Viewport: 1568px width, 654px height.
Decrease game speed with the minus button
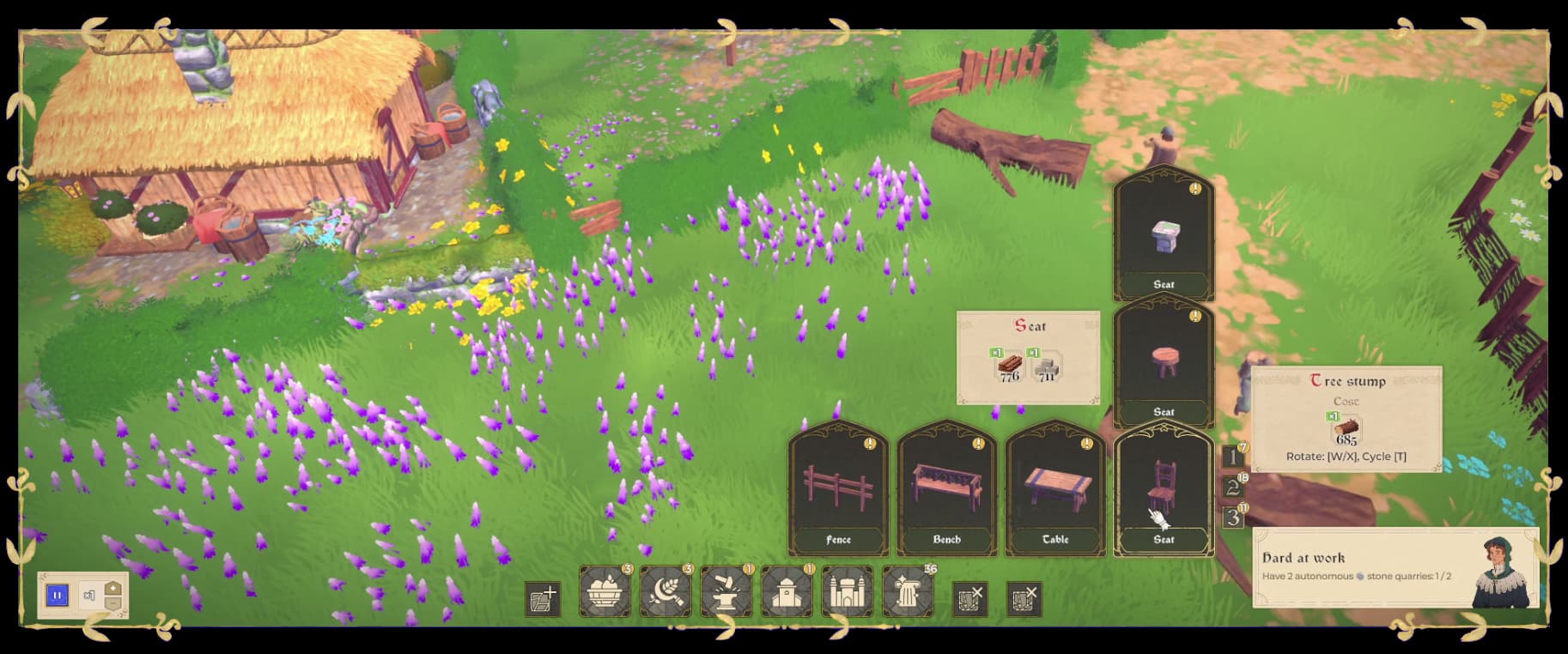coord(113,603)
